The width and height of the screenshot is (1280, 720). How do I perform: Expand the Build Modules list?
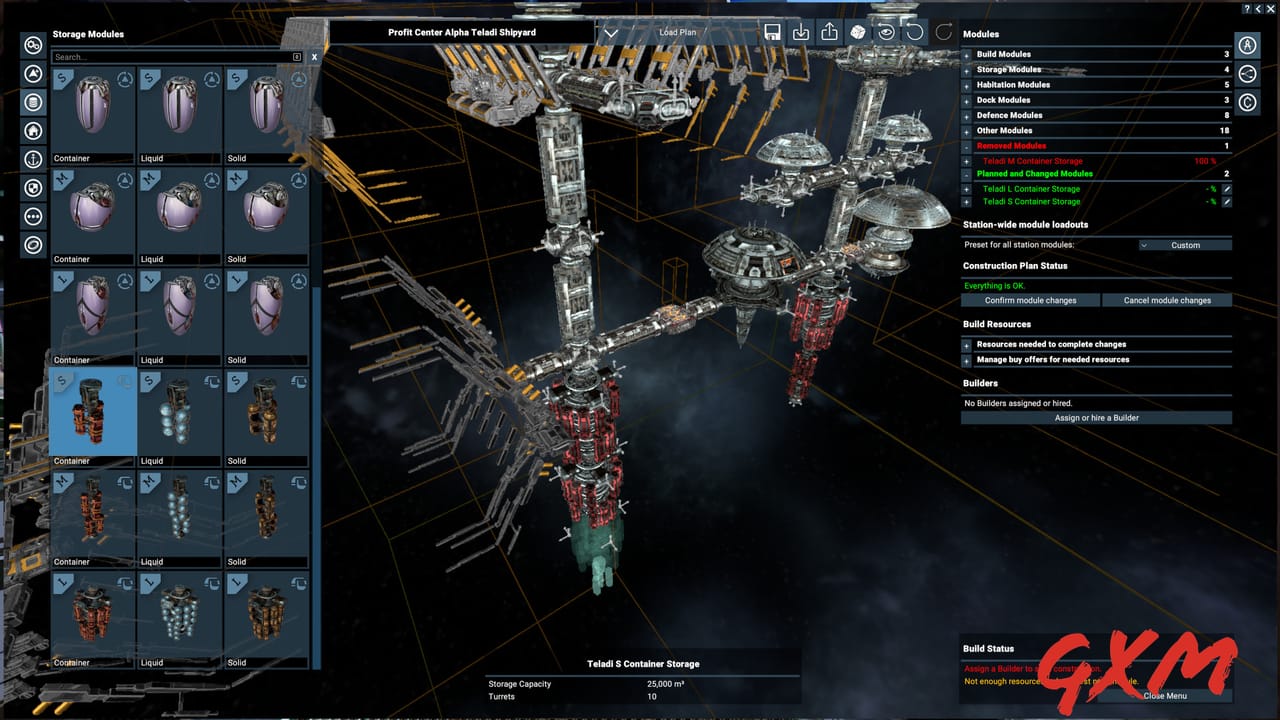[965, 54]
